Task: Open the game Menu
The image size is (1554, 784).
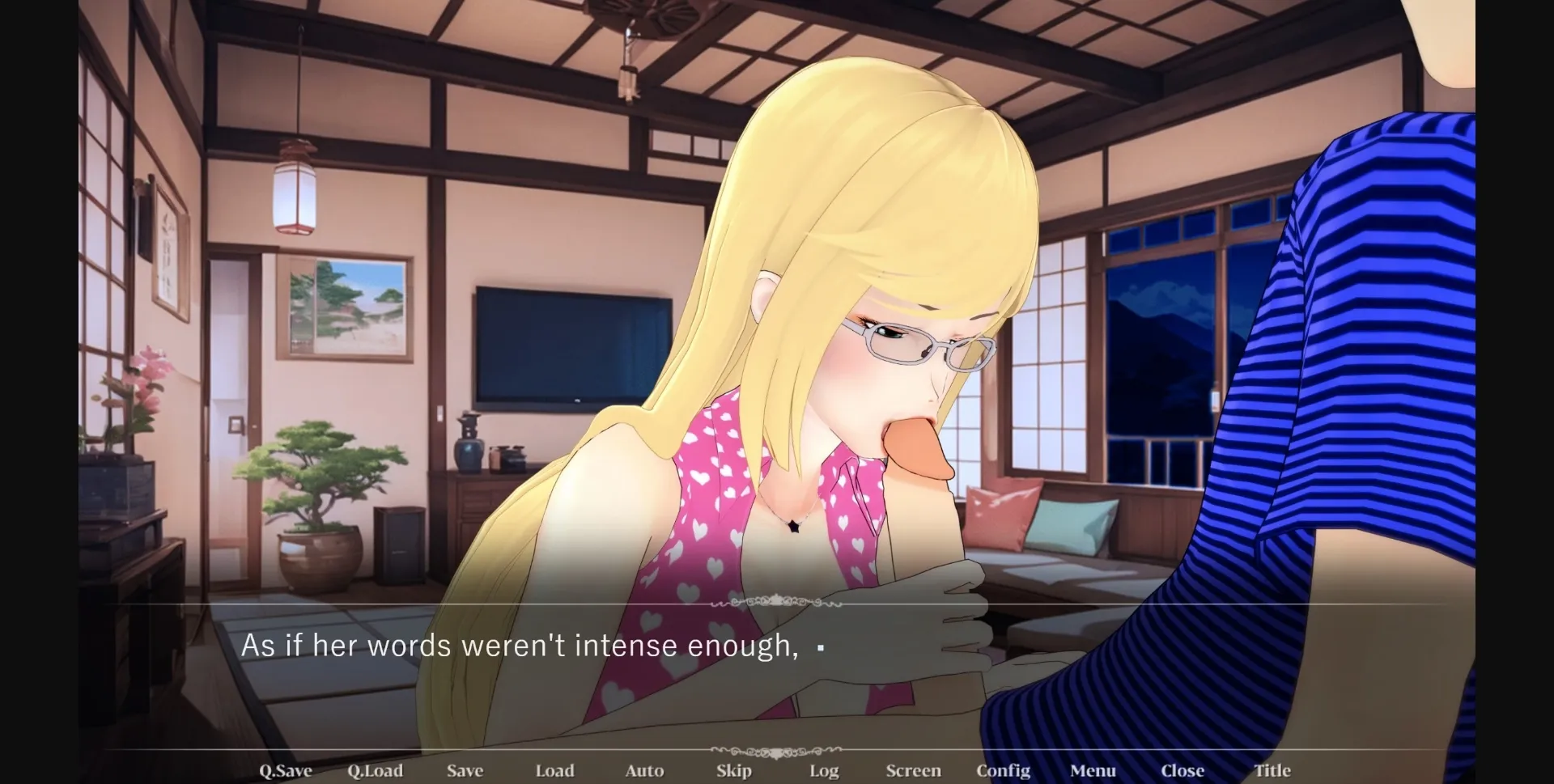Action: (1093, 770)
